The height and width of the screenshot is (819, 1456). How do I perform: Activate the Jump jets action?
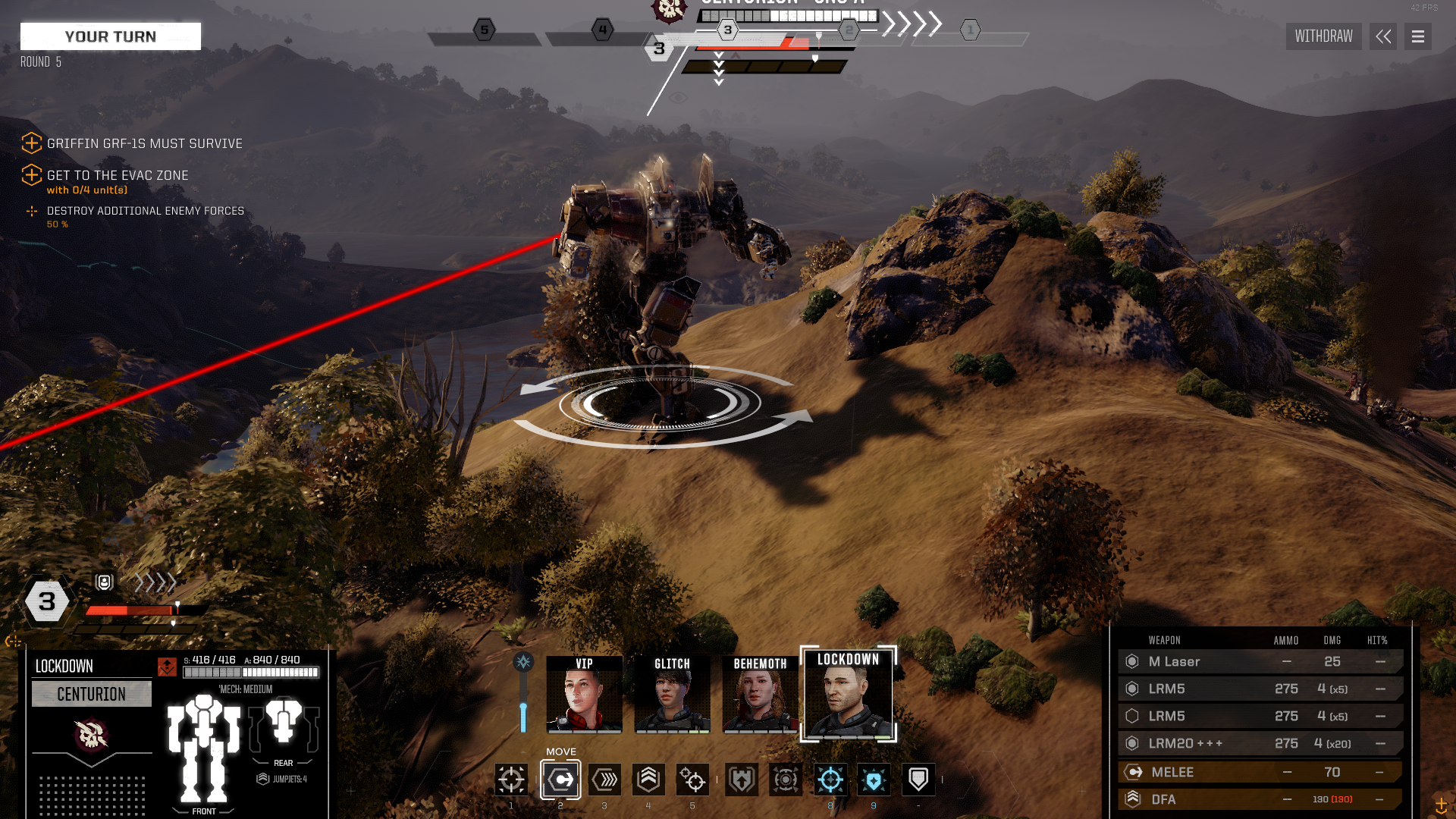click(648, 779)
